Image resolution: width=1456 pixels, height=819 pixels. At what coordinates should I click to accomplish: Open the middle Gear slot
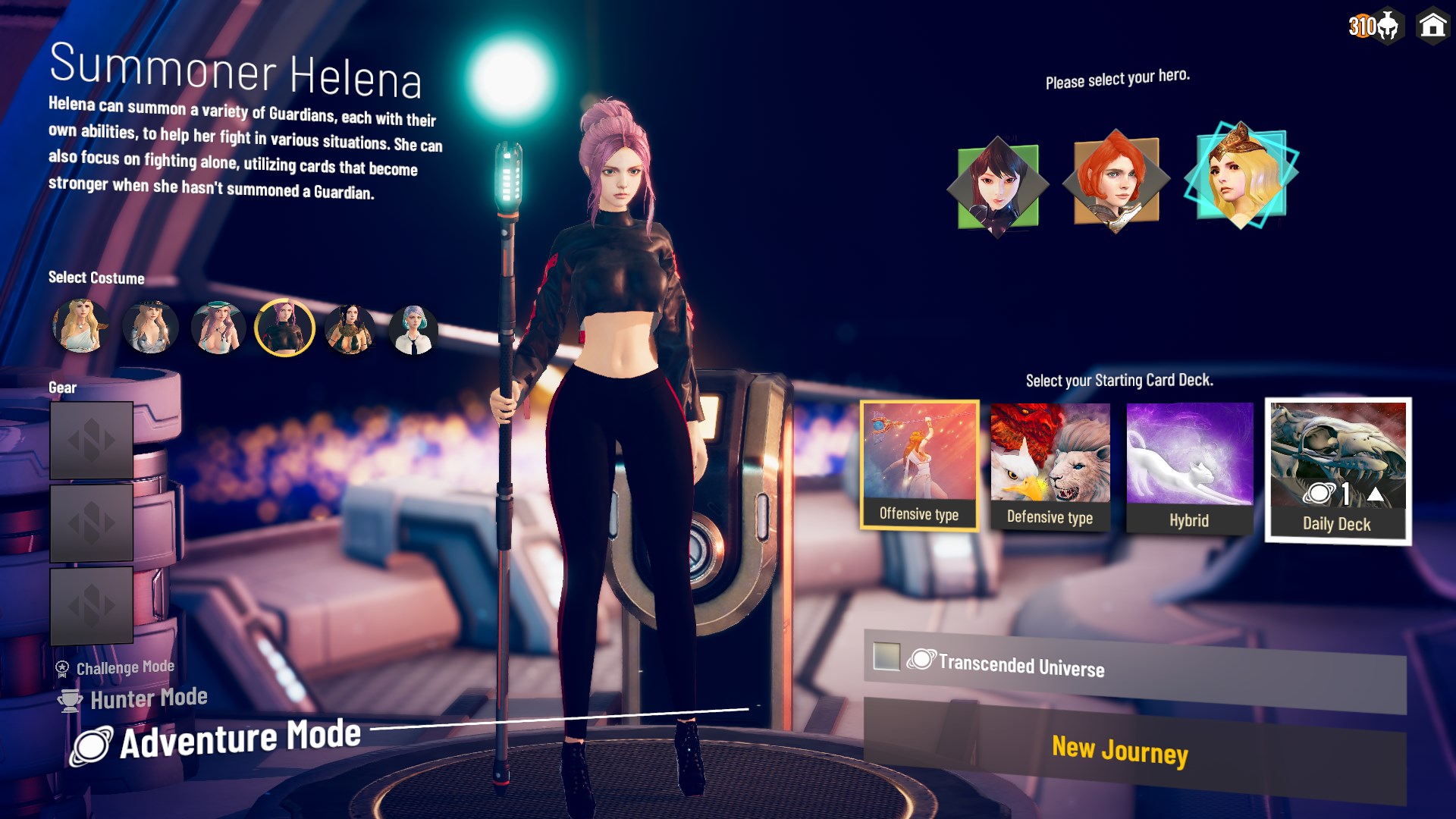click(92, 522)
